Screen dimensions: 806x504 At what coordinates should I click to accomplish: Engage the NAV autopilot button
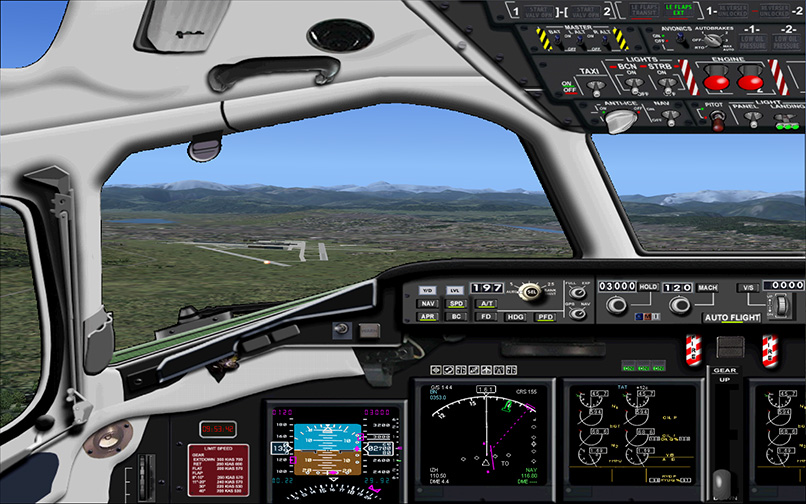click(428, 303)
